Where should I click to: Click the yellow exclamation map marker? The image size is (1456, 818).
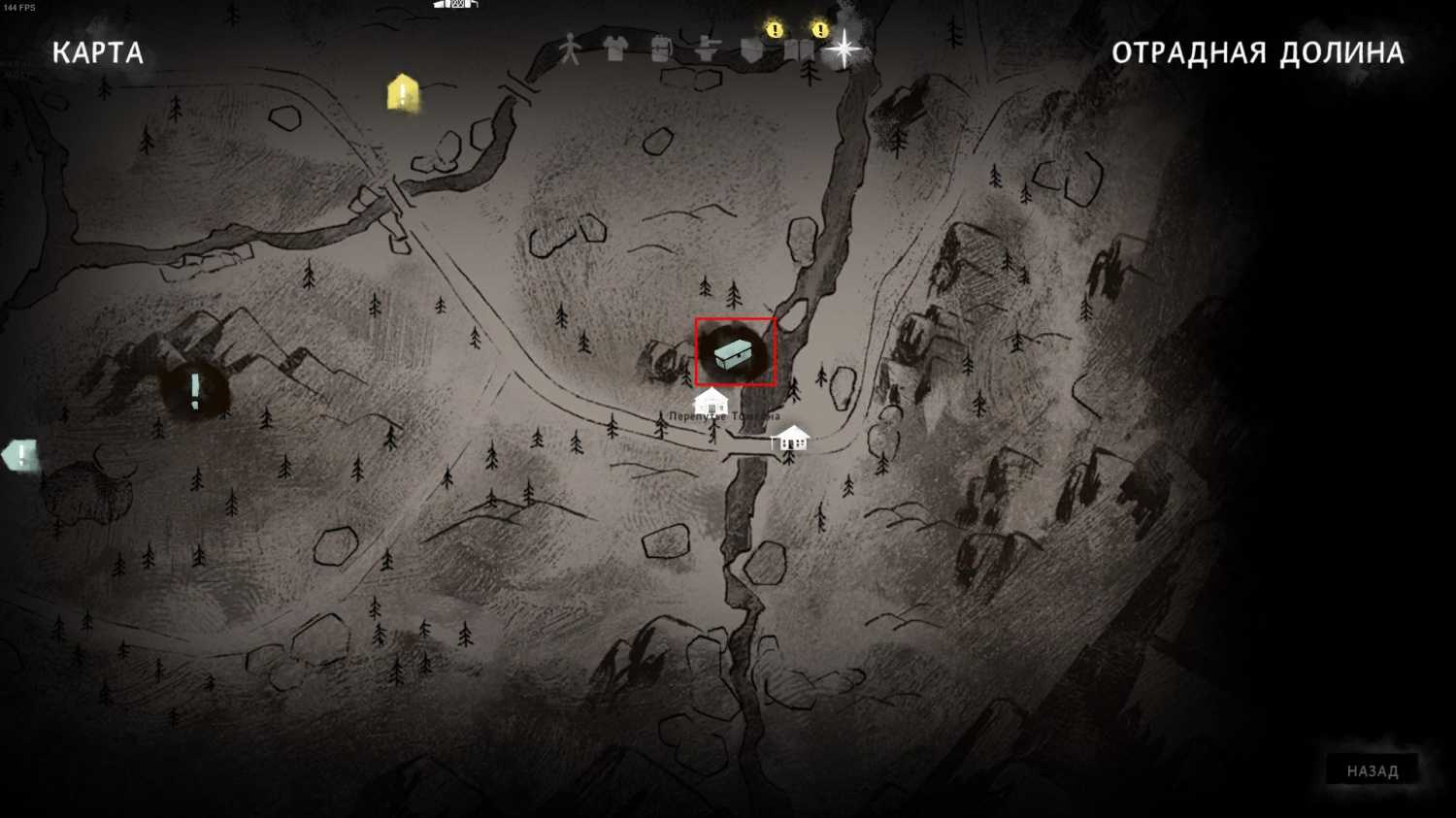[403, 93]
